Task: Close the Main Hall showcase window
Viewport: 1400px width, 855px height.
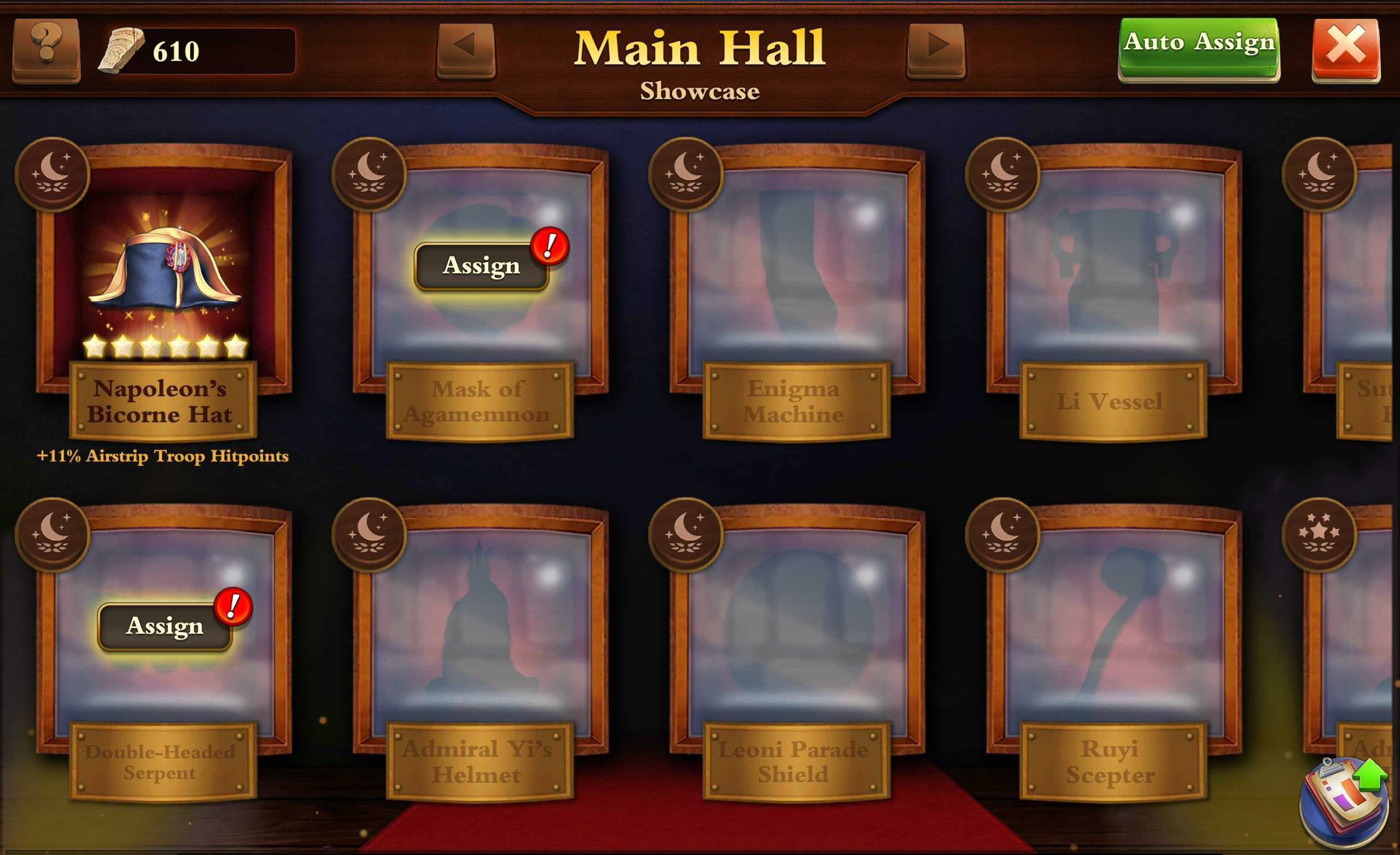Action: tap(1345, 49)
